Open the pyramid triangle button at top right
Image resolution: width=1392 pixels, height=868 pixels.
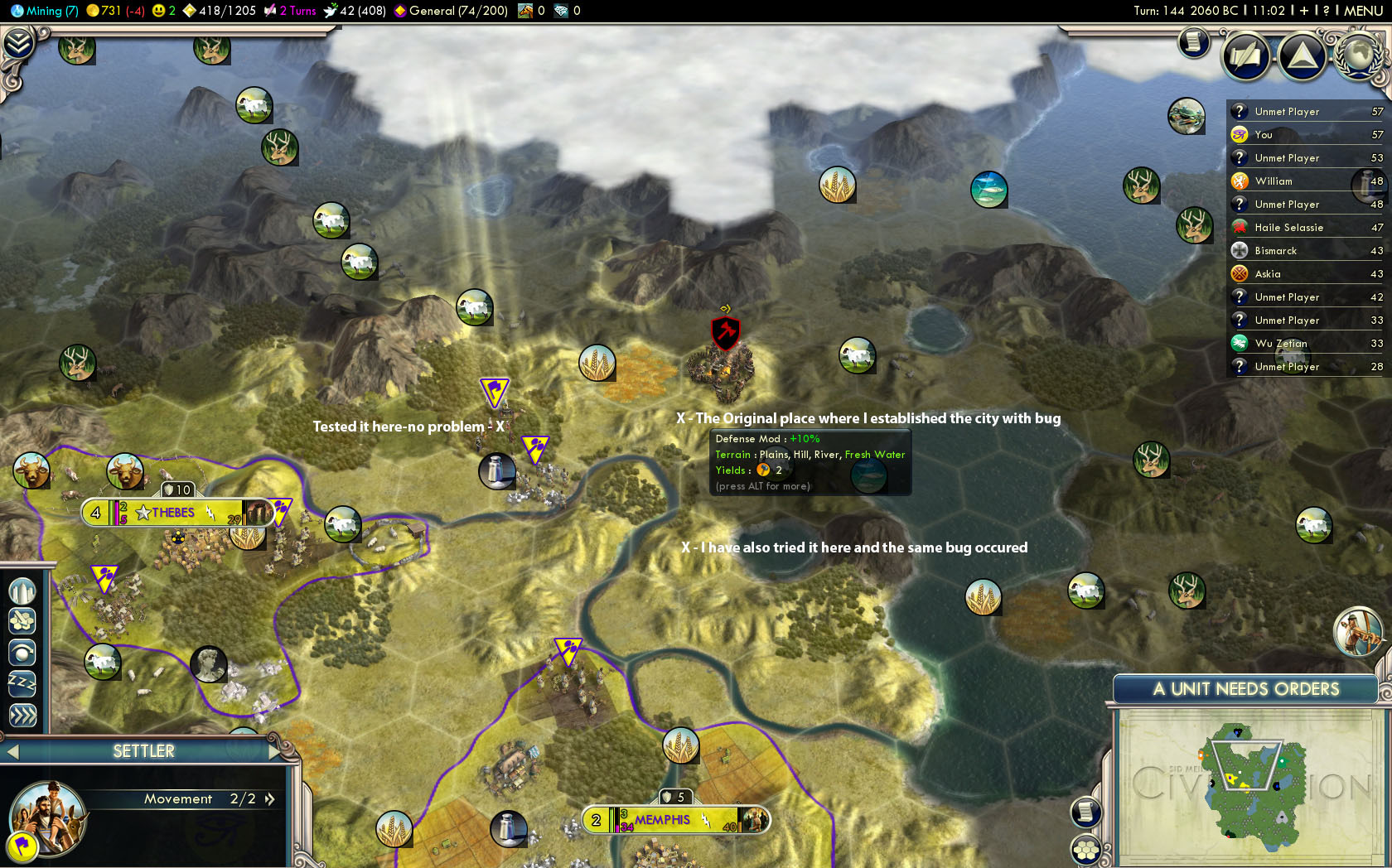[1302, 56]
